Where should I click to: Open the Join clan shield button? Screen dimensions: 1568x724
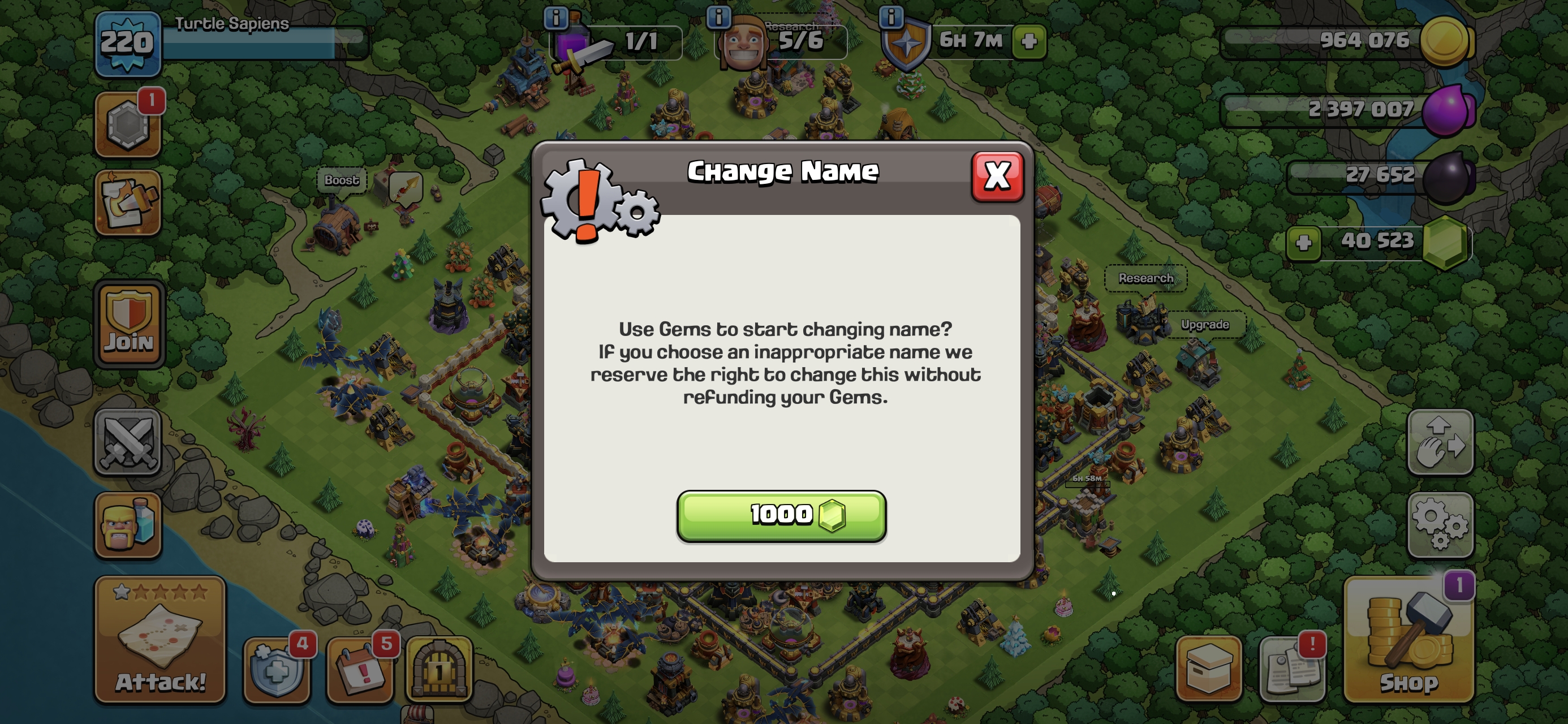tap(128, 325)
